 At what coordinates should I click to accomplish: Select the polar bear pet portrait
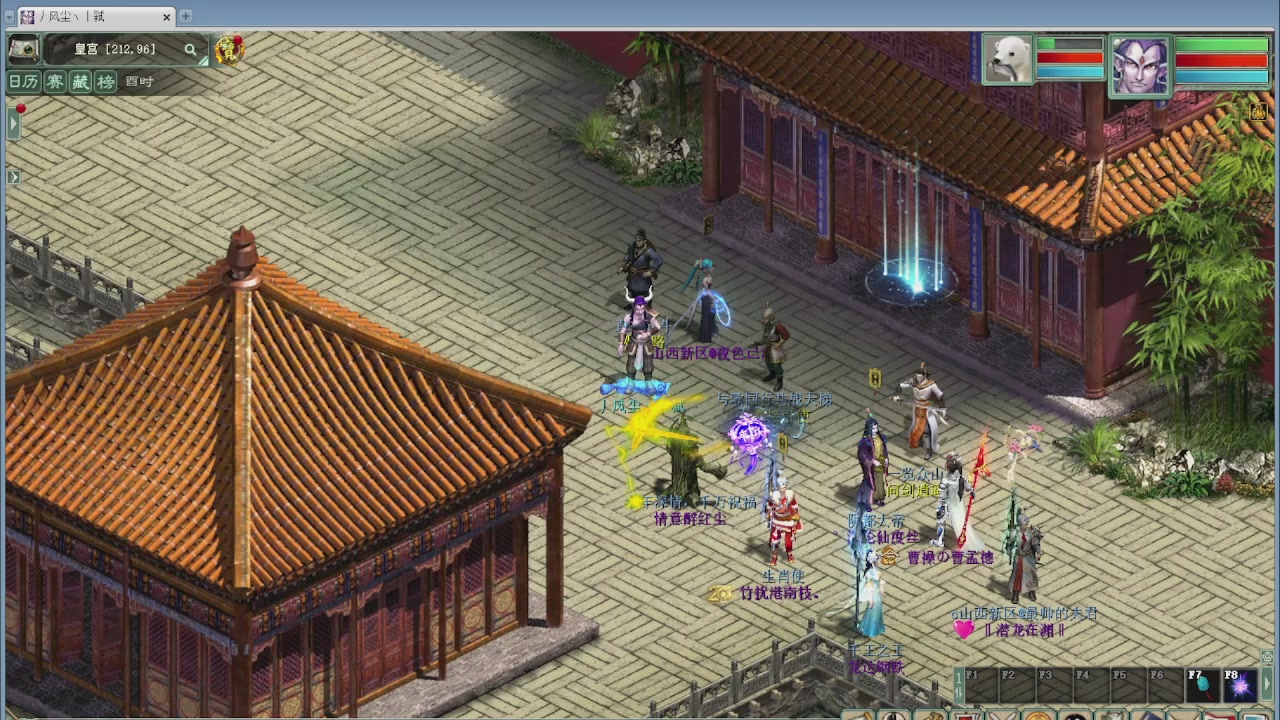coord(1007,58)
